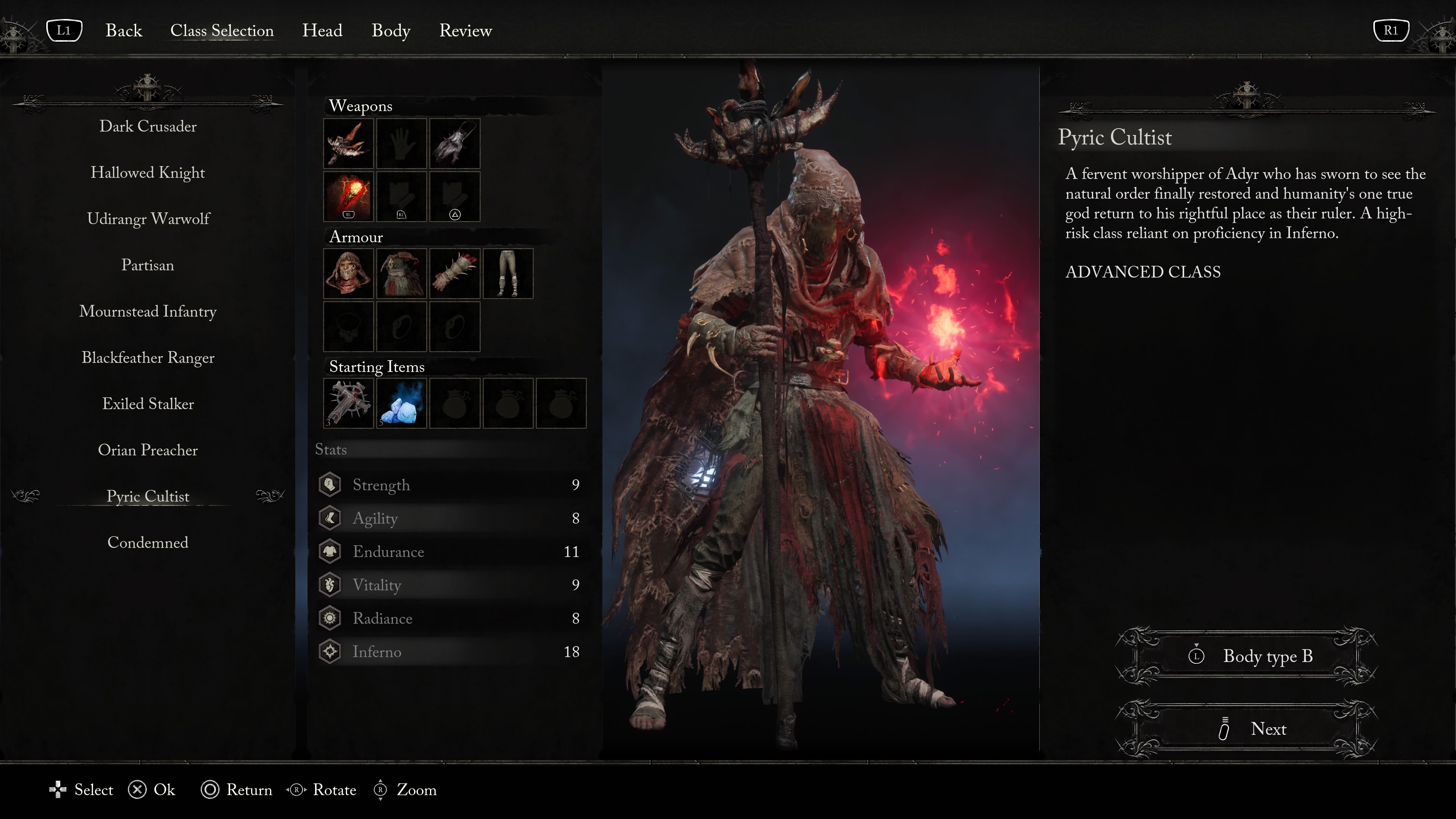Open the Class Selection tab

click(221, 30)
